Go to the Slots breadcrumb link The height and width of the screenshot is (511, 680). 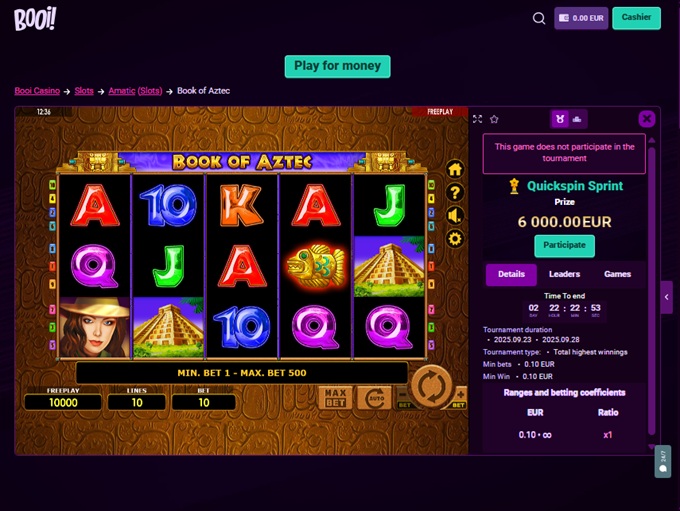click(84, 91)
